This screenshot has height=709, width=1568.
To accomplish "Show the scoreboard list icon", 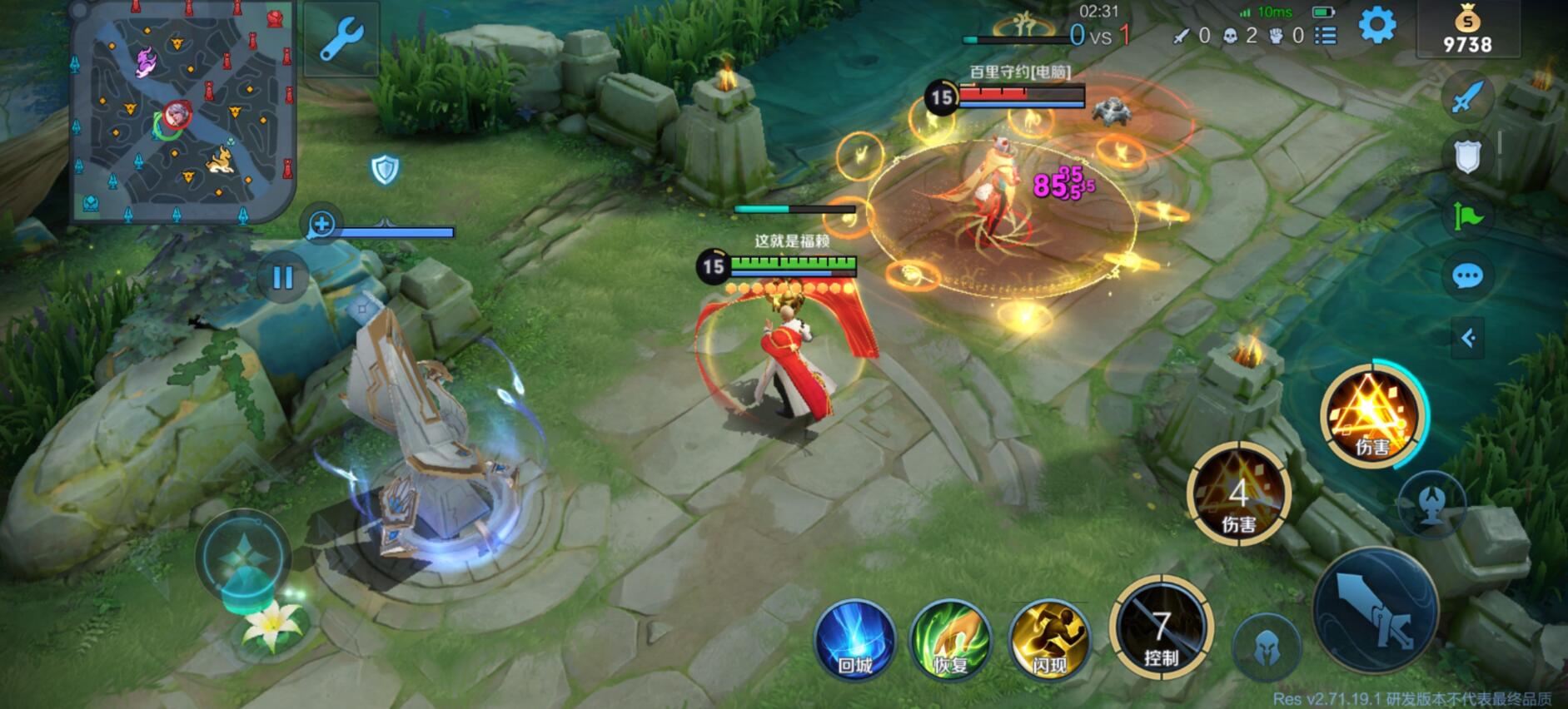I will pos(1326,36).
